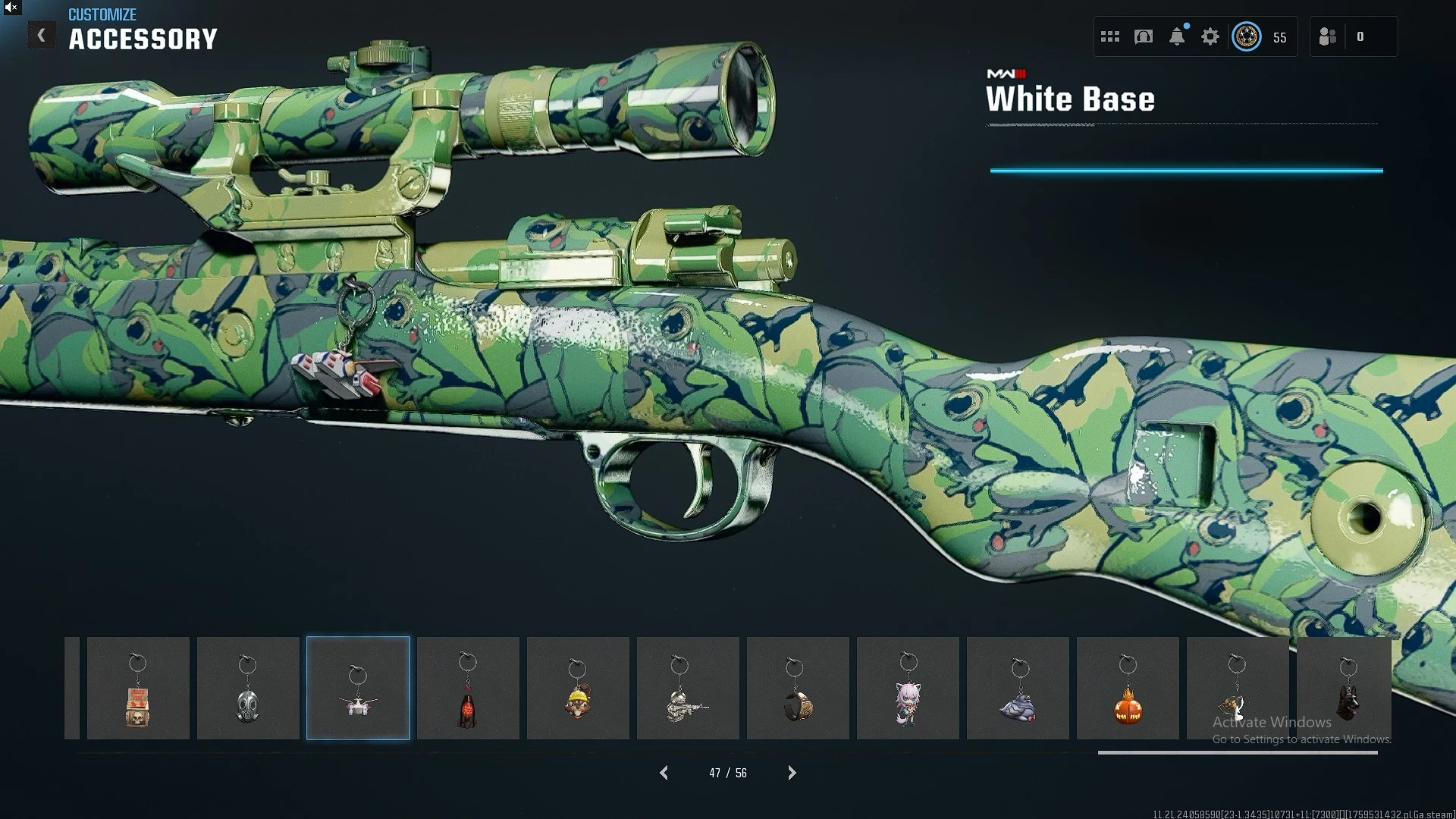
Task: Choose the gas mask charm
Action: pos(248,689)
